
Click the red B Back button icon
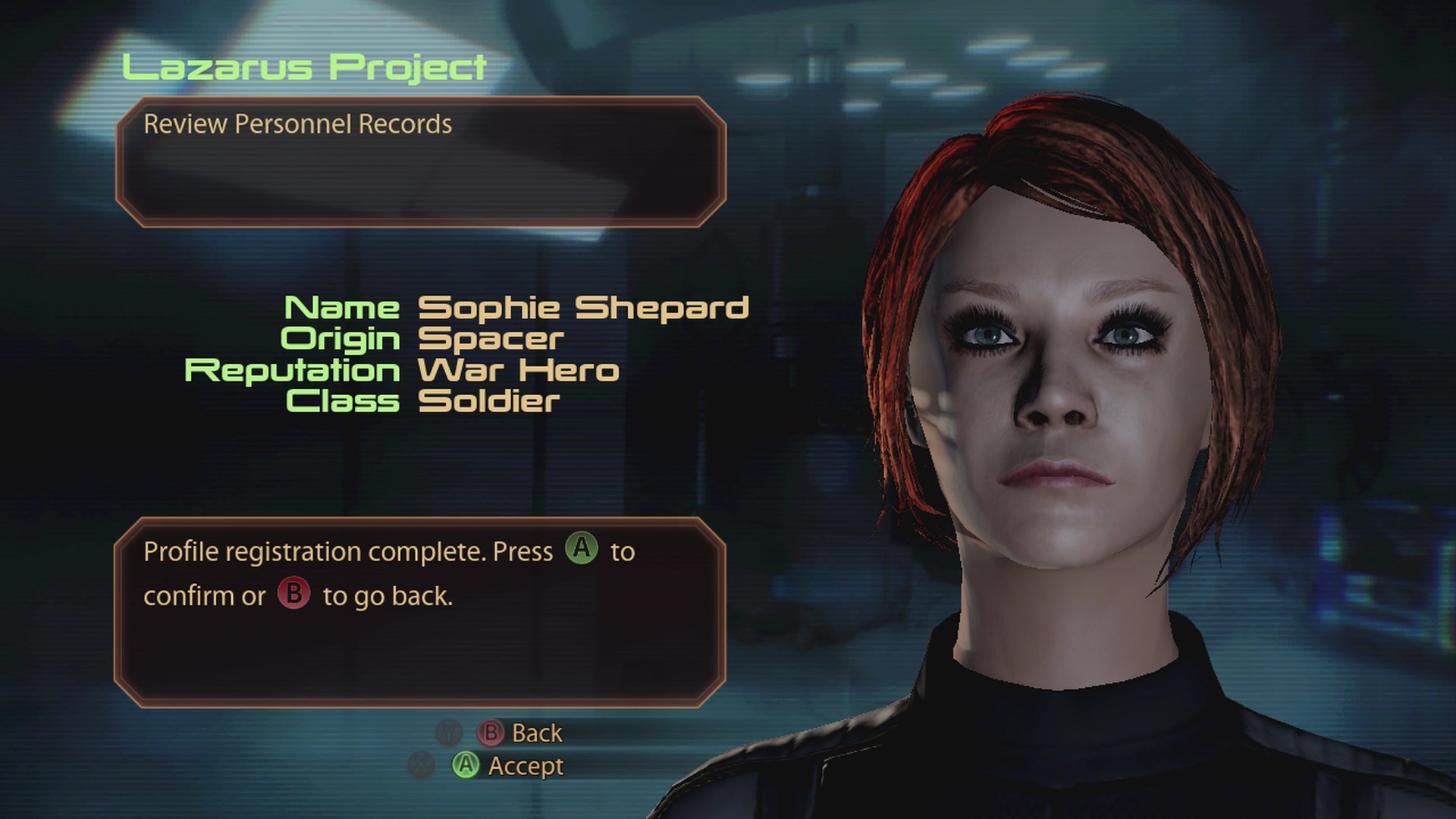click(491, 733)
